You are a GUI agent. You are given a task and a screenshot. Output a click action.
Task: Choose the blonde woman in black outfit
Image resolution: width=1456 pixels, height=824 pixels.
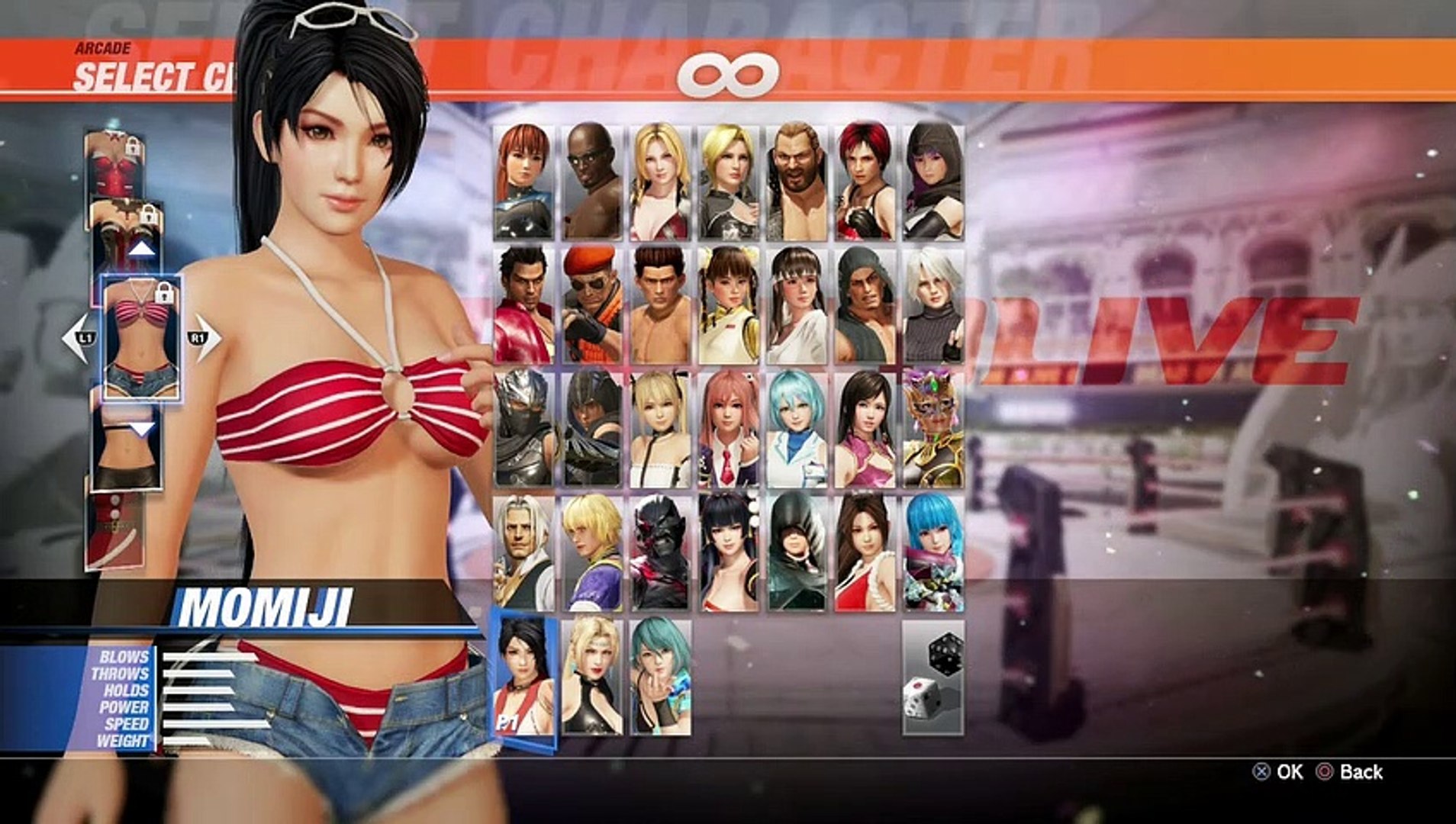tap(591, 678)
